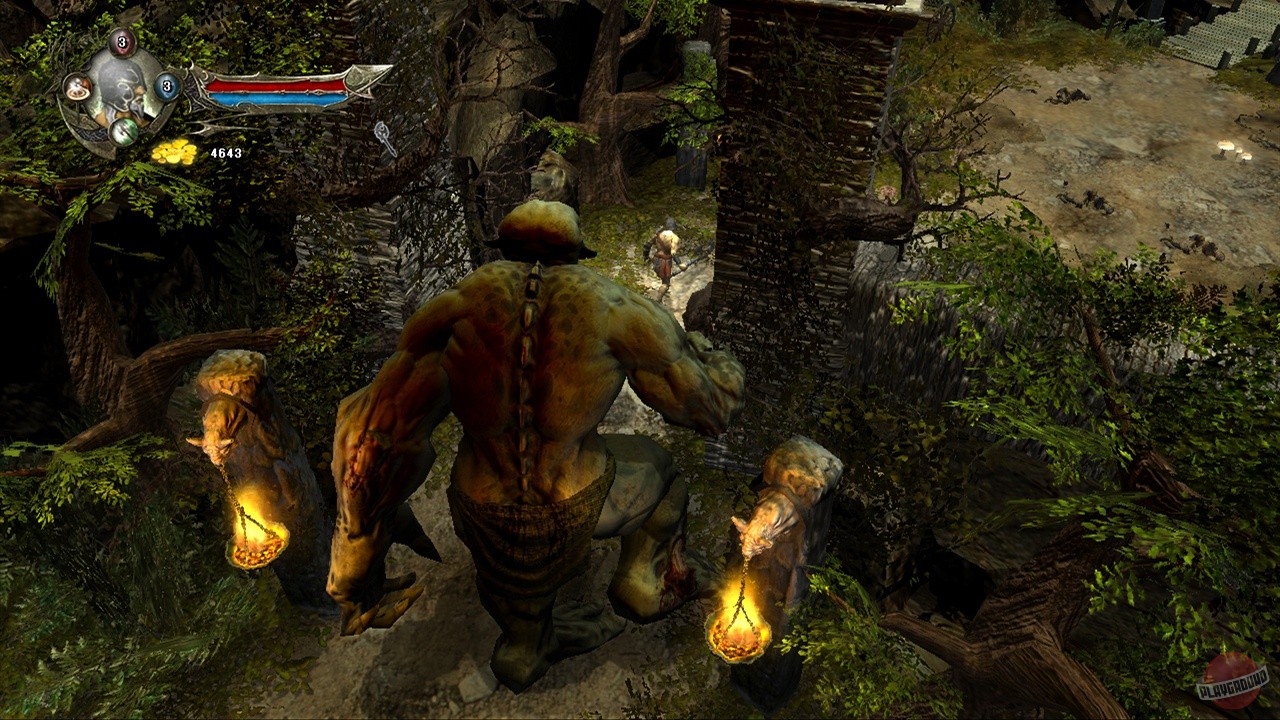The width and height of the screenshot is (1280, 720).
Task: Select the red ability orb showing 3
Action: 120,44
